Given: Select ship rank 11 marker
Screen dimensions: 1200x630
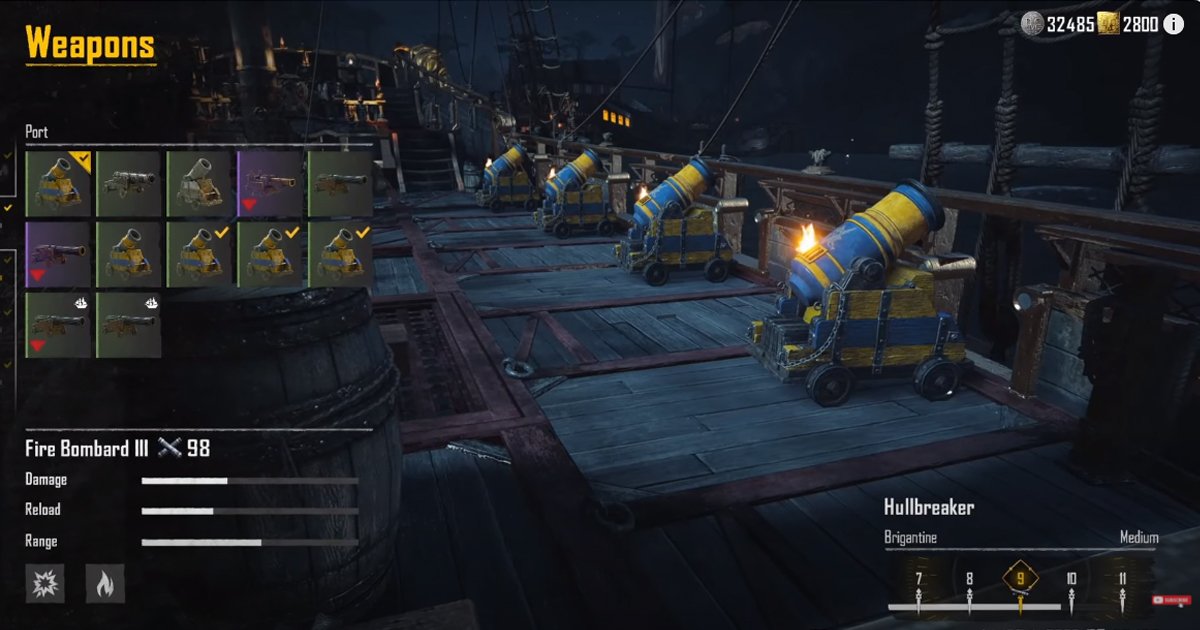Looking at the screenshot, I should click(1122, 579).
